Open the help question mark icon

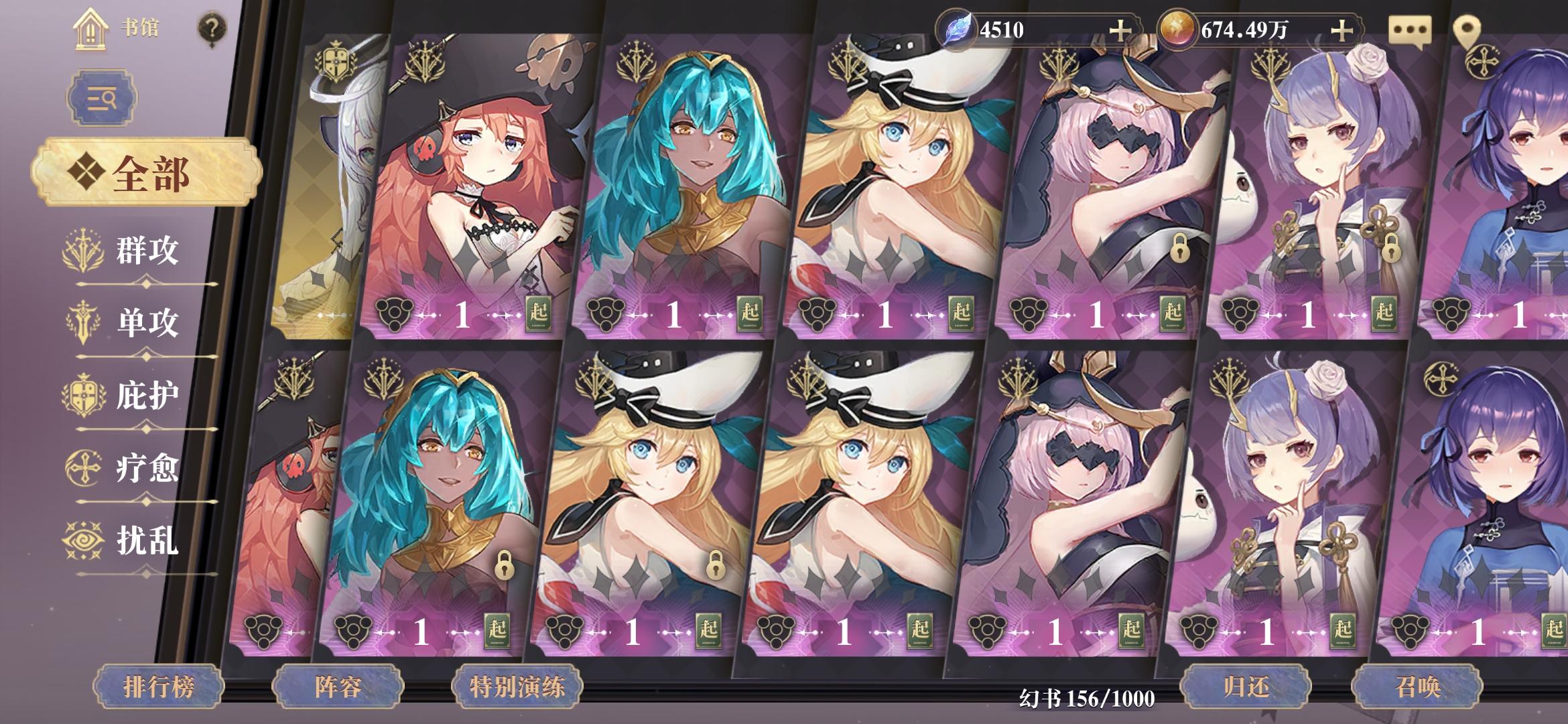[x=211, y=27]
